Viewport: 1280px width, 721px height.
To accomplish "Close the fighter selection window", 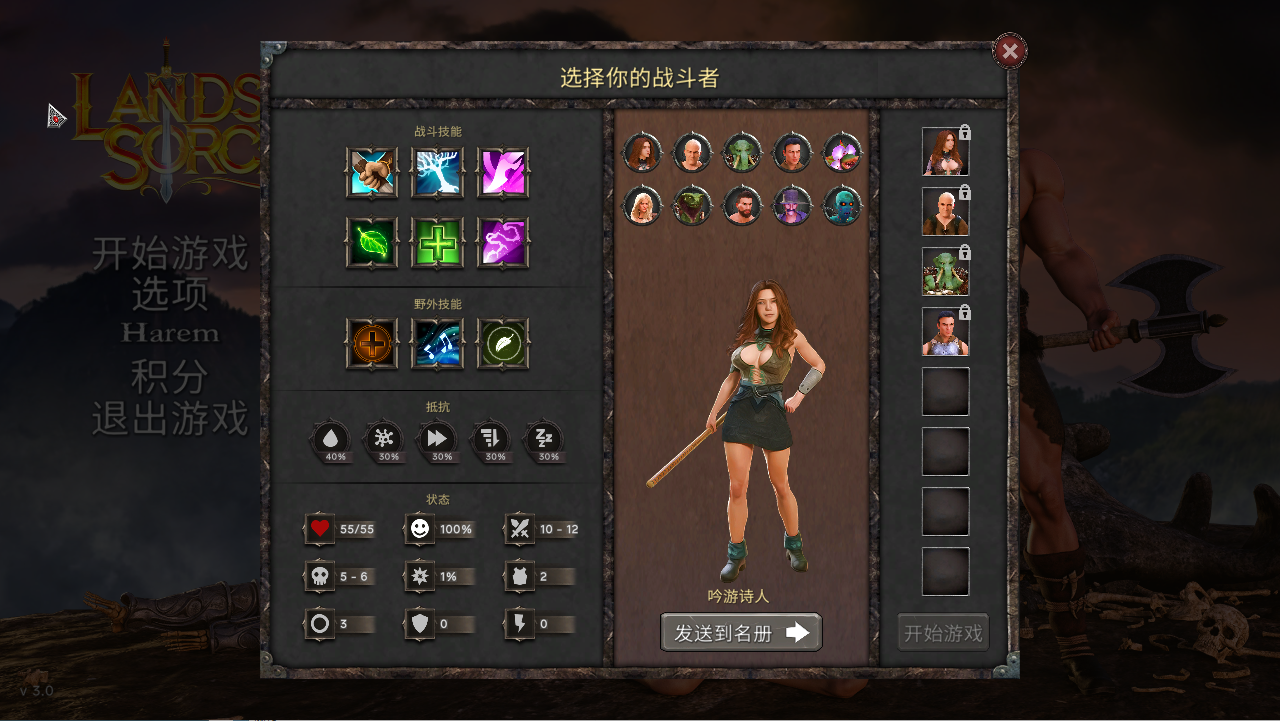I will [x=1010, y=51].
